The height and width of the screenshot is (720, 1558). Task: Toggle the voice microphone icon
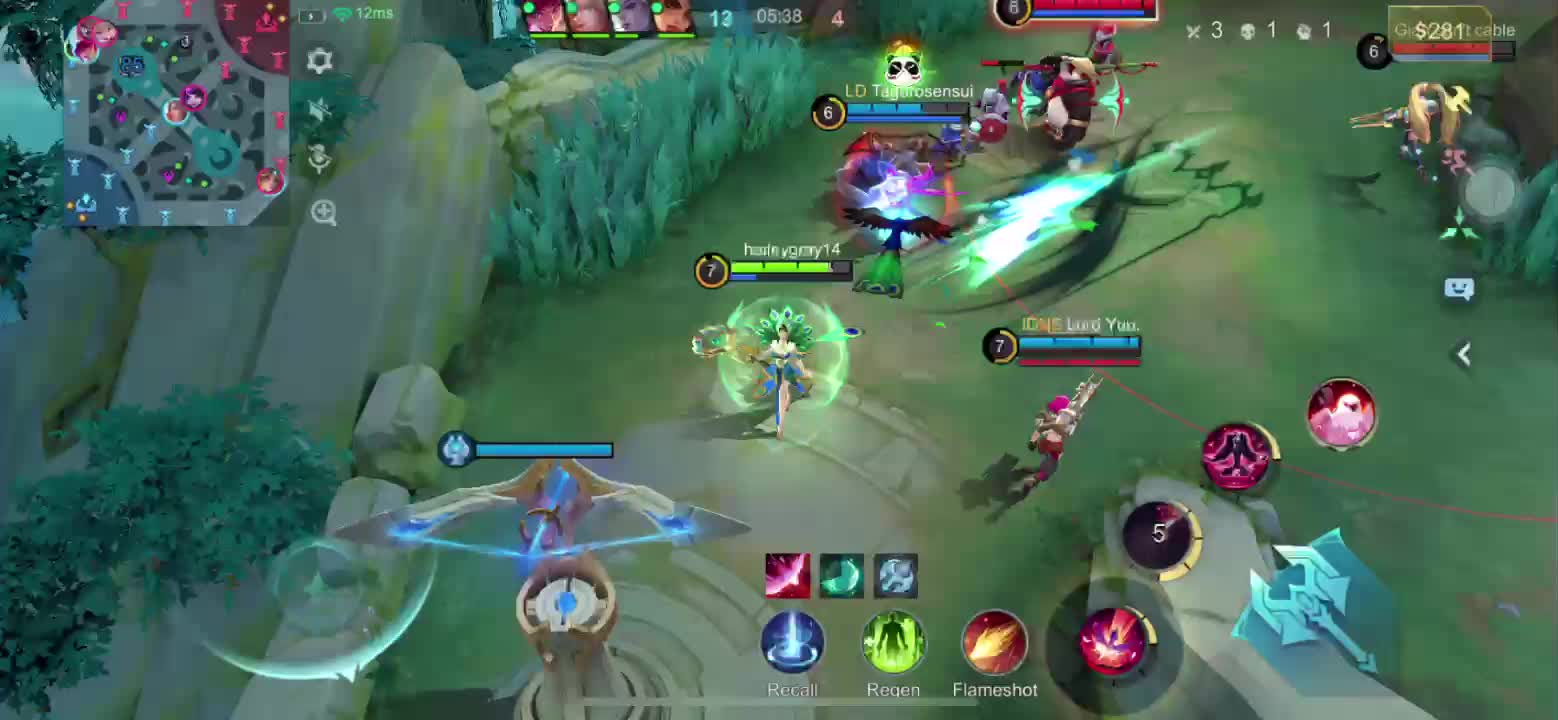320,159
